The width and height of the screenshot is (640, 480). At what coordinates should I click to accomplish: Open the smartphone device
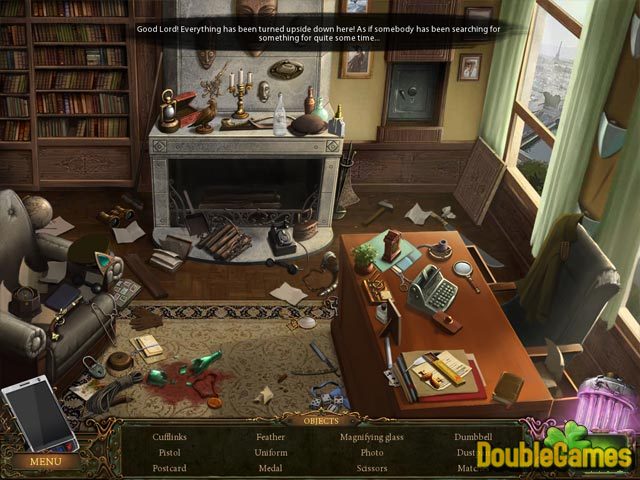[x=39, y=417]
